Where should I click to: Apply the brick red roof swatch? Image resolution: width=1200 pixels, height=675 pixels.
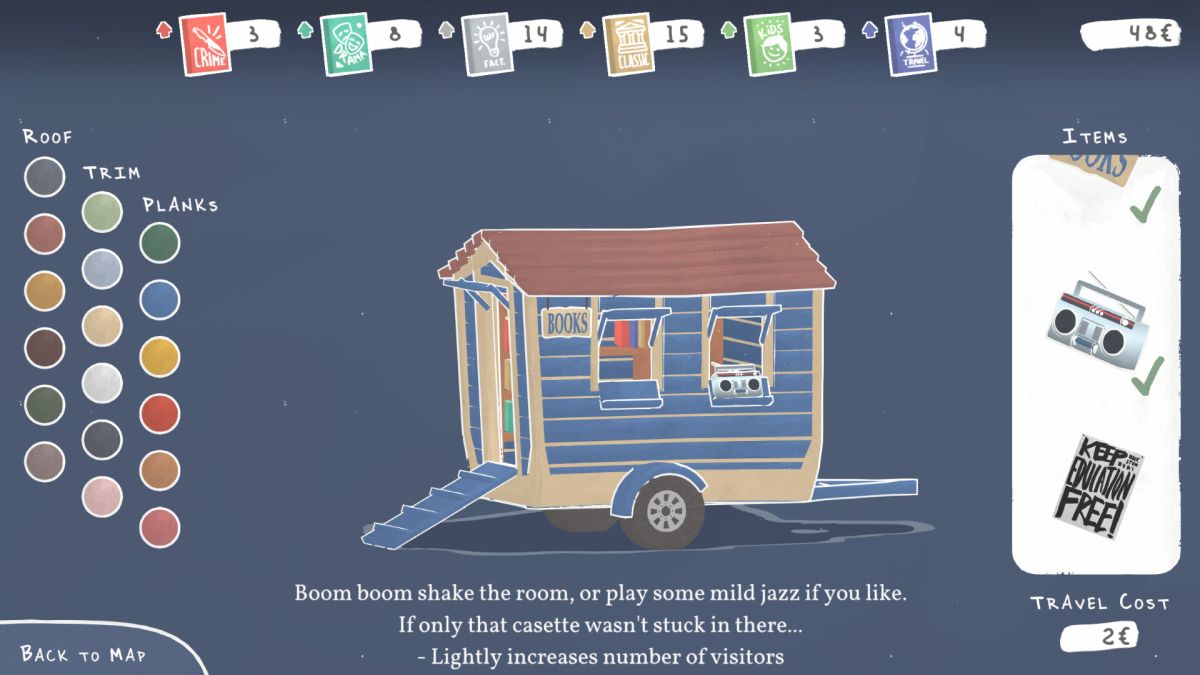44,234
